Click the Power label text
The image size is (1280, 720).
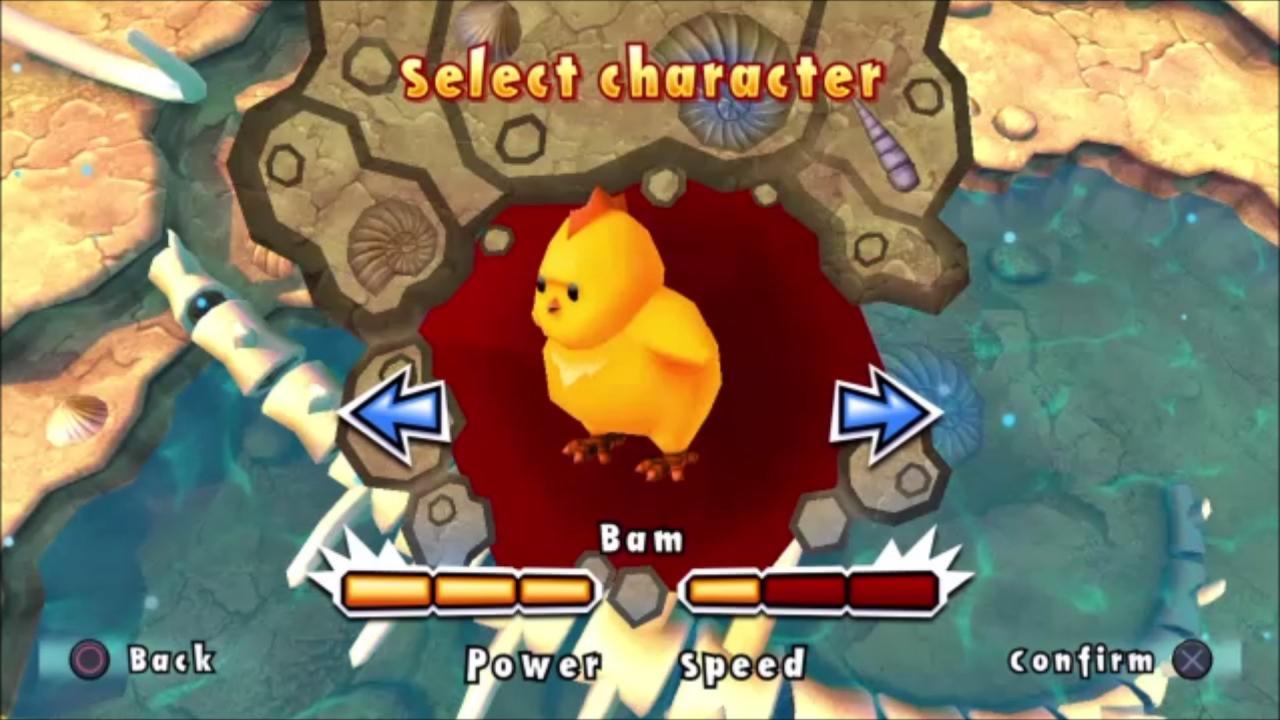point(535,665)
